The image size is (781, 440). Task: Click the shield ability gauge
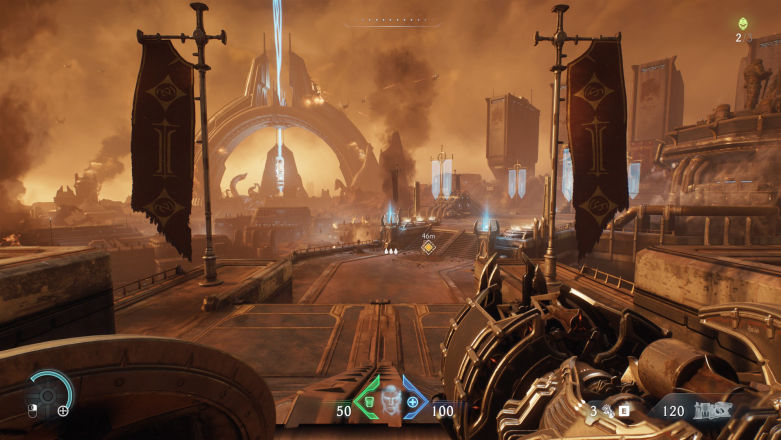48,393
